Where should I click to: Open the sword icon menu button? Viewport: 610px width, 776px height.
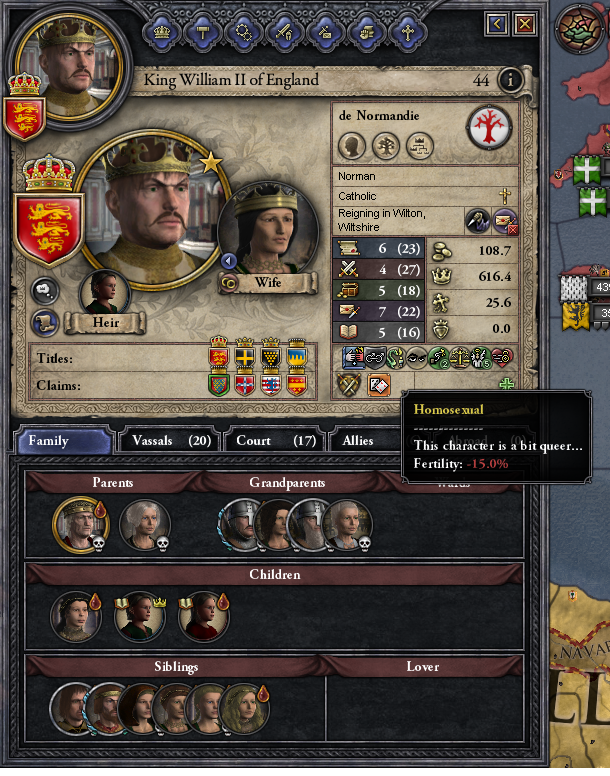tap(283, 31)
